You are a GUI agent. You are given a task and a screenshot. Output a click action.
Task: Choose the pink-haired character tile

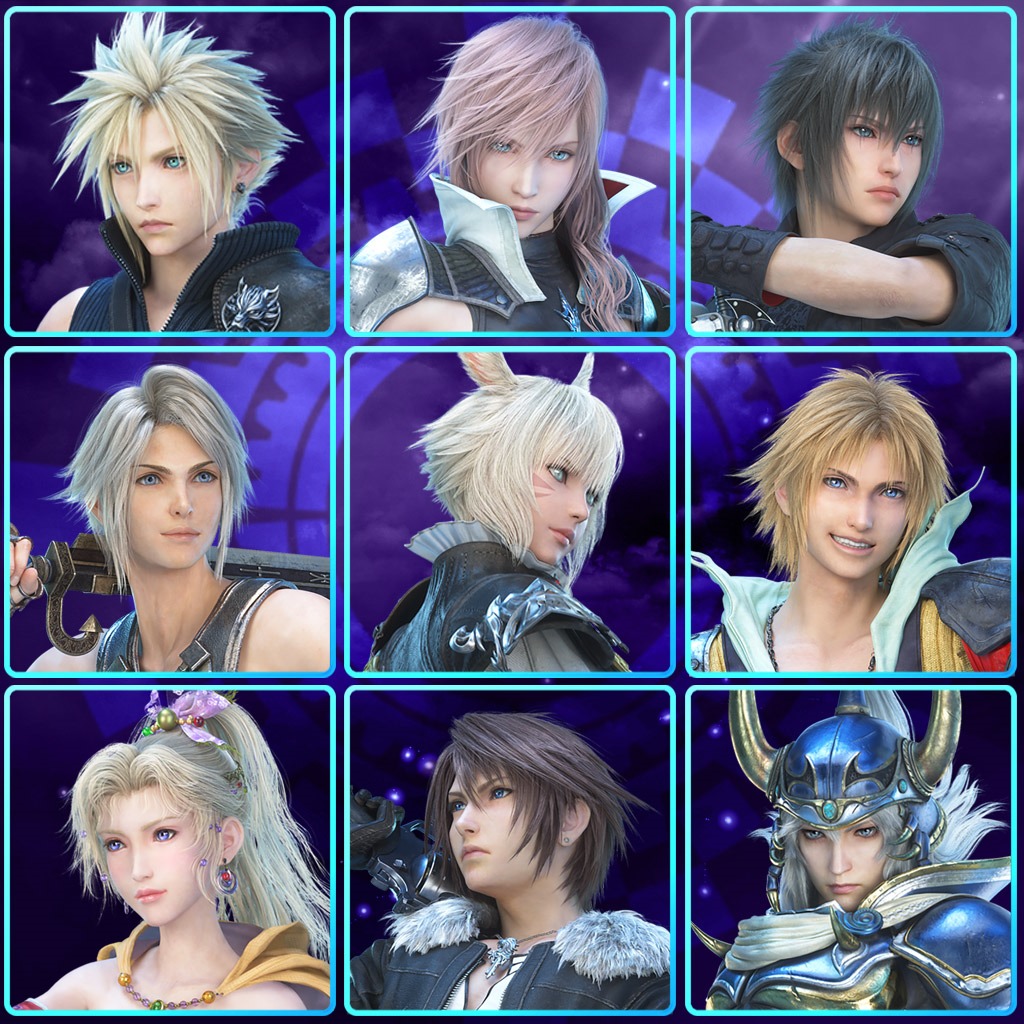[x=510, y=171]
